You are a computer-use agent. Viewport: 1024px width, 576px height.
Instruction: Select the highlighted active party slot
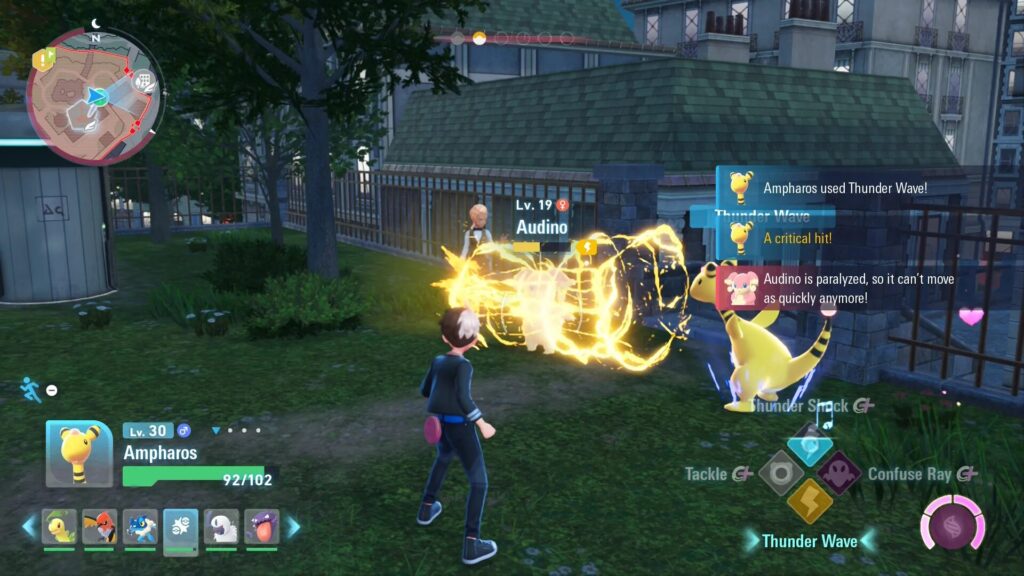pos(181,527)
